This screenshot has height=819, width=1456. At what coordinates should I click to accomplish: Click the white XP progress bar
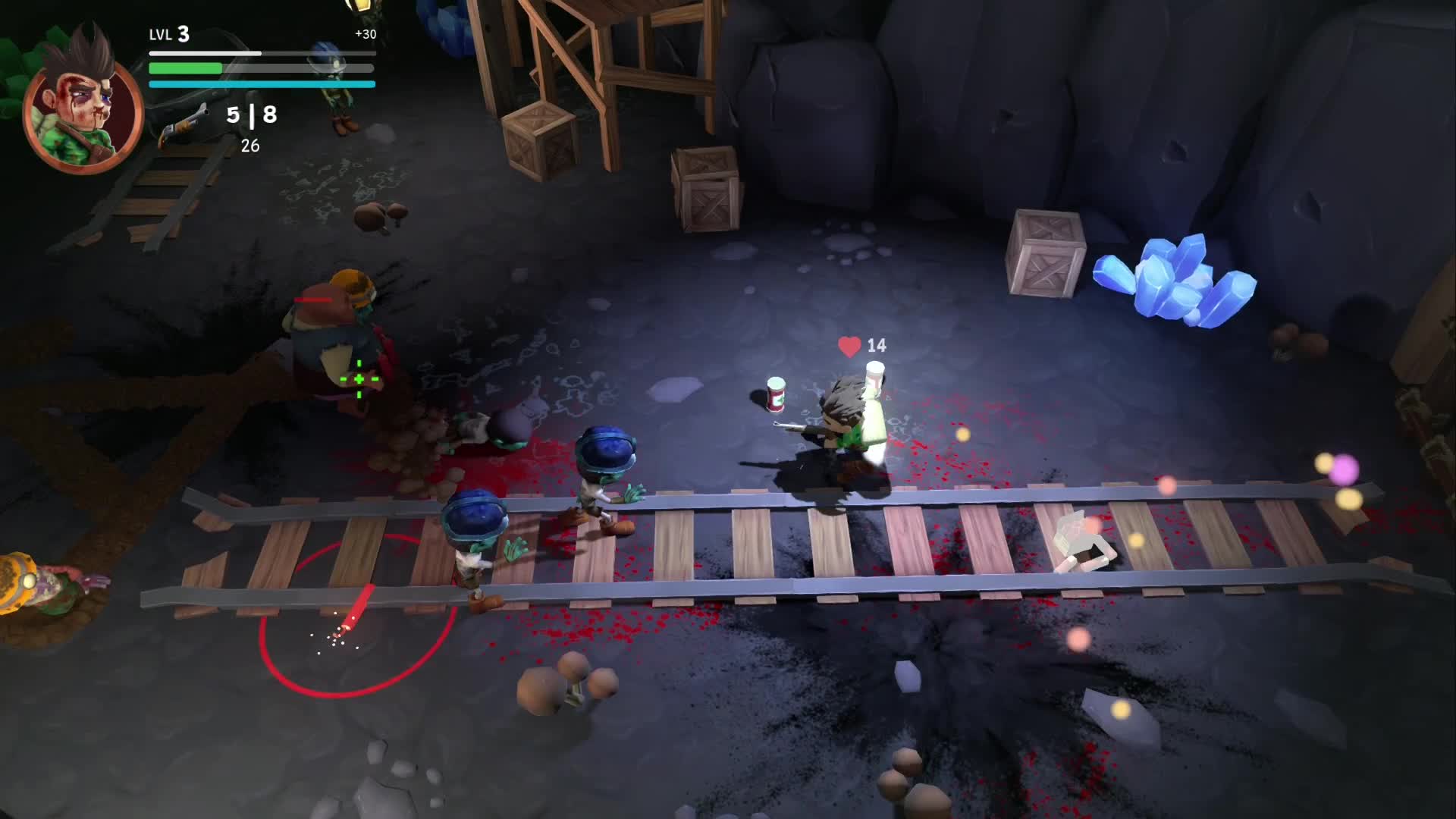205,53
